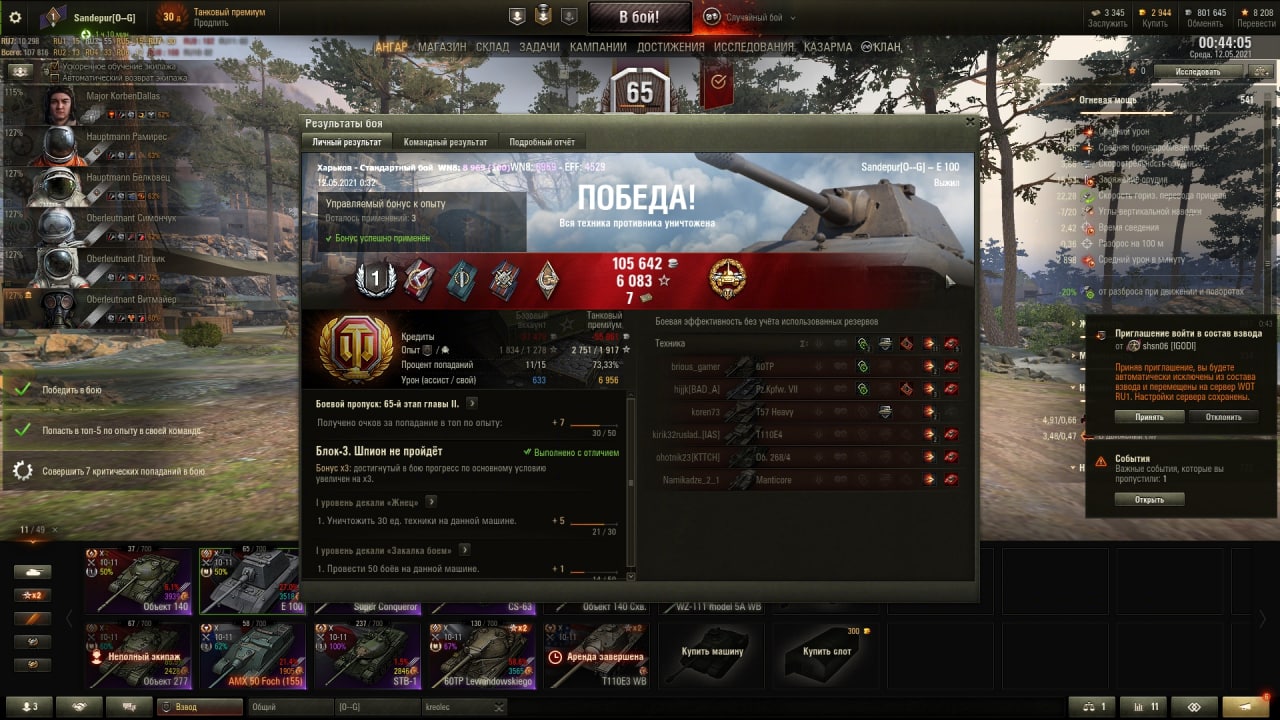Open the ИССЛЕДОВАНИЯ menu
This screenshot has height=720, width=1280.
pos(754,47)
